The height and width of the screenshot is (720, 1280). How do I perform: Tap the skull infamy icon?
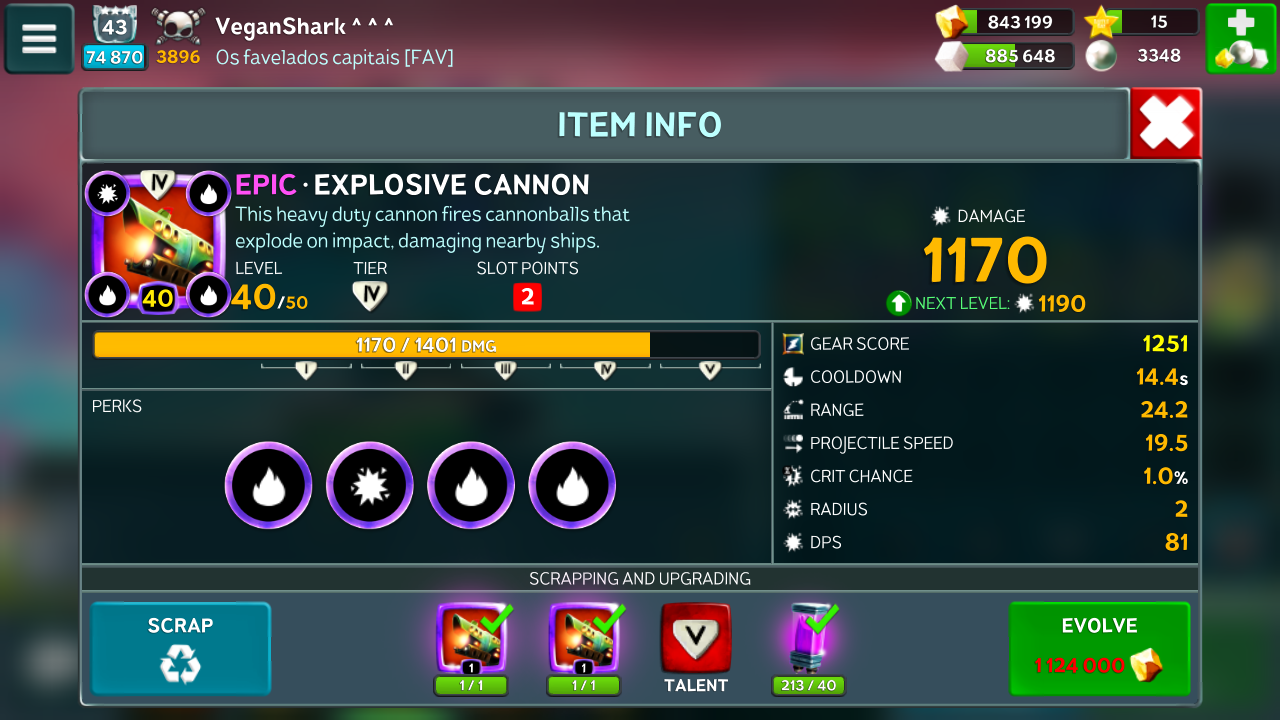(x=178, y=26)
